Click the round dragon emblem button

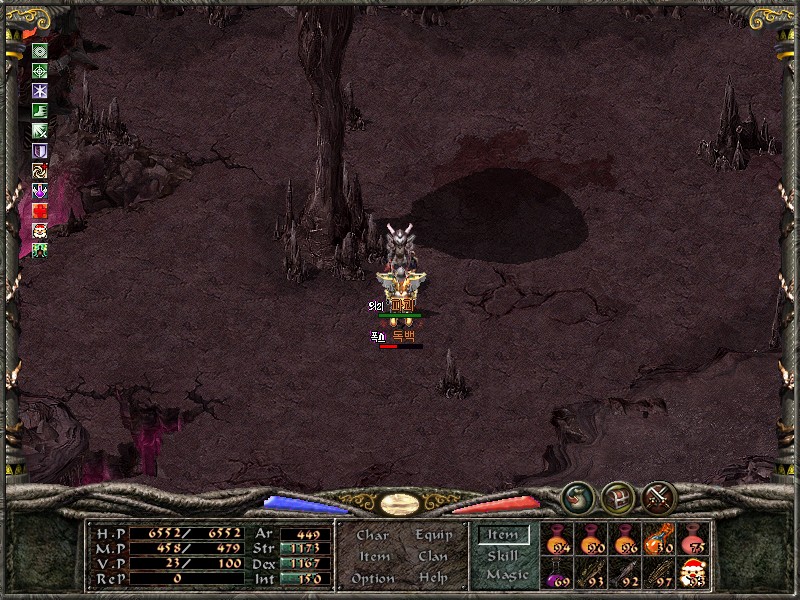[576, 497]
